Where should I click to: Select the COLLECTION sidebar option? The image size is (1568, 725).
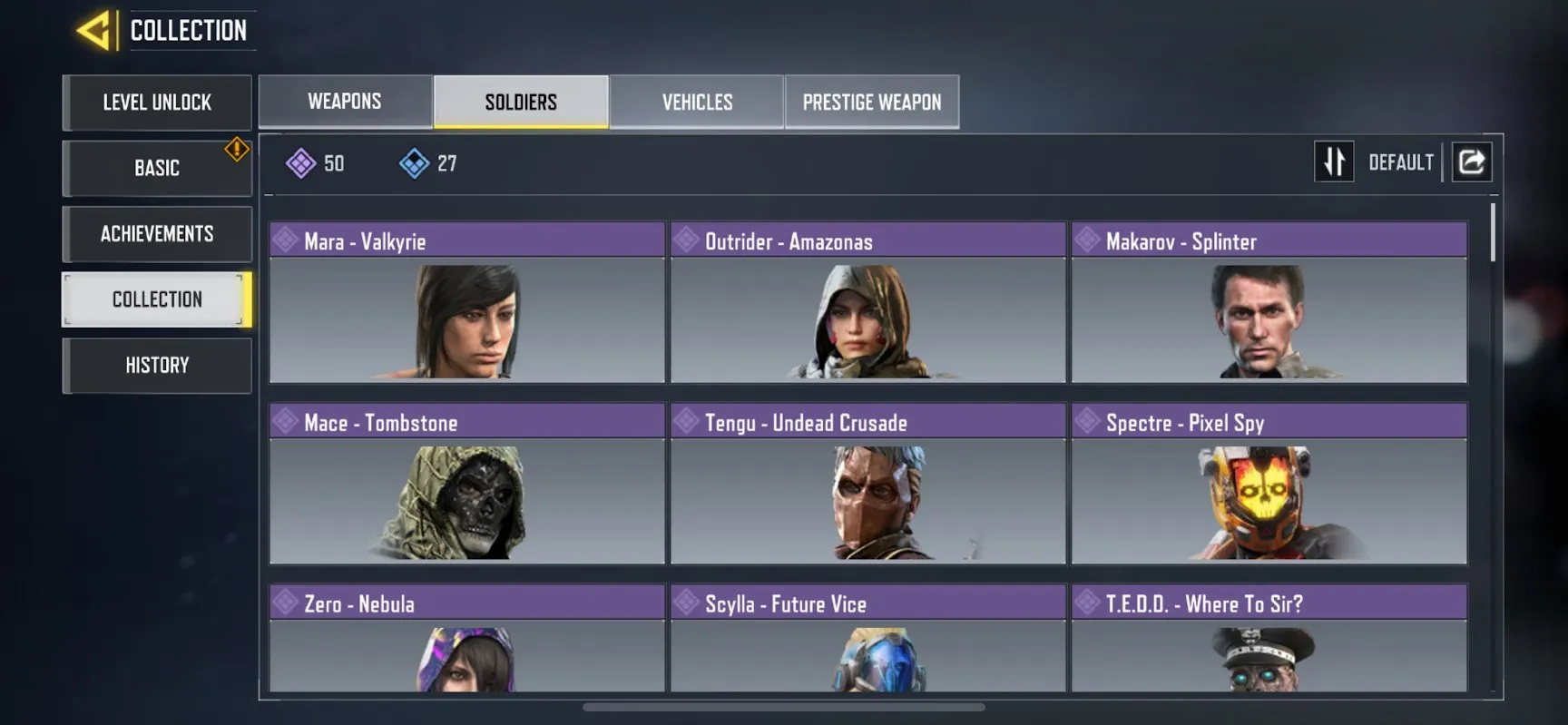pos(156,299)
